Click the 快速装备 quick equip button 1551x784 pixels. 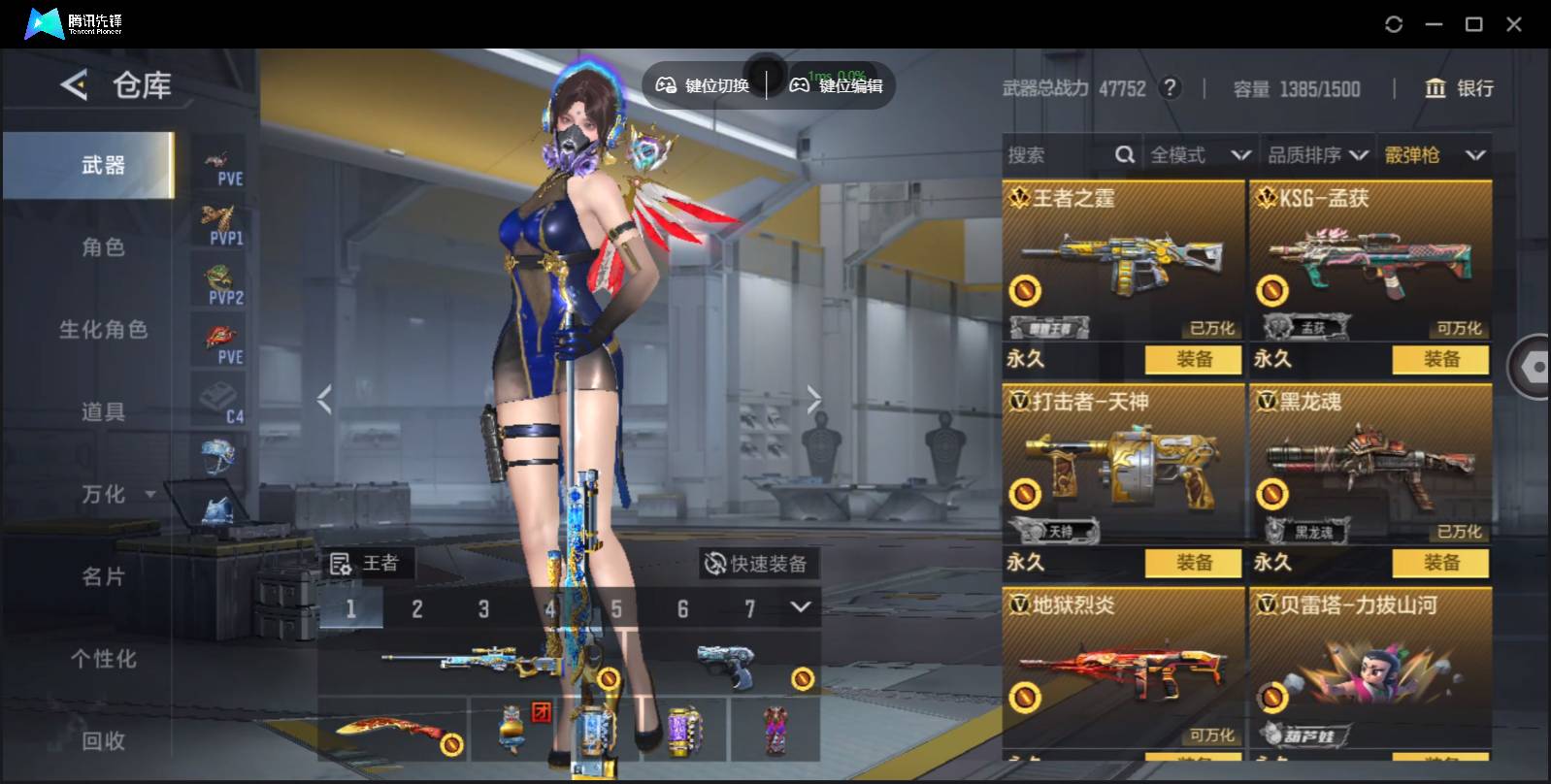click(x=757, y=564)
